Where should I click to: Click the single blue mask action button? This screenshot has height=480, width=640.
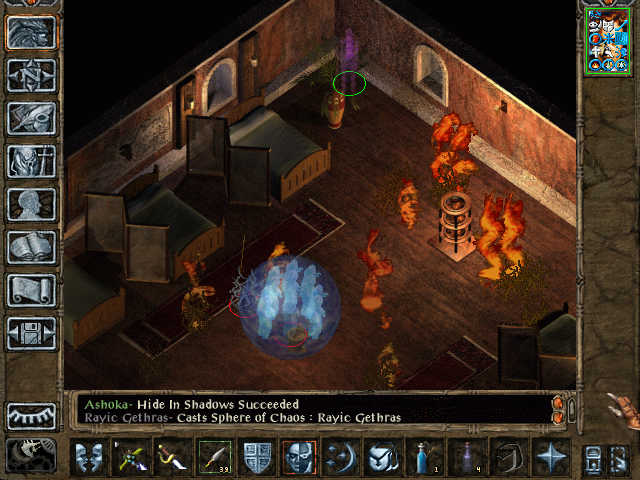(x=299, y=457)
